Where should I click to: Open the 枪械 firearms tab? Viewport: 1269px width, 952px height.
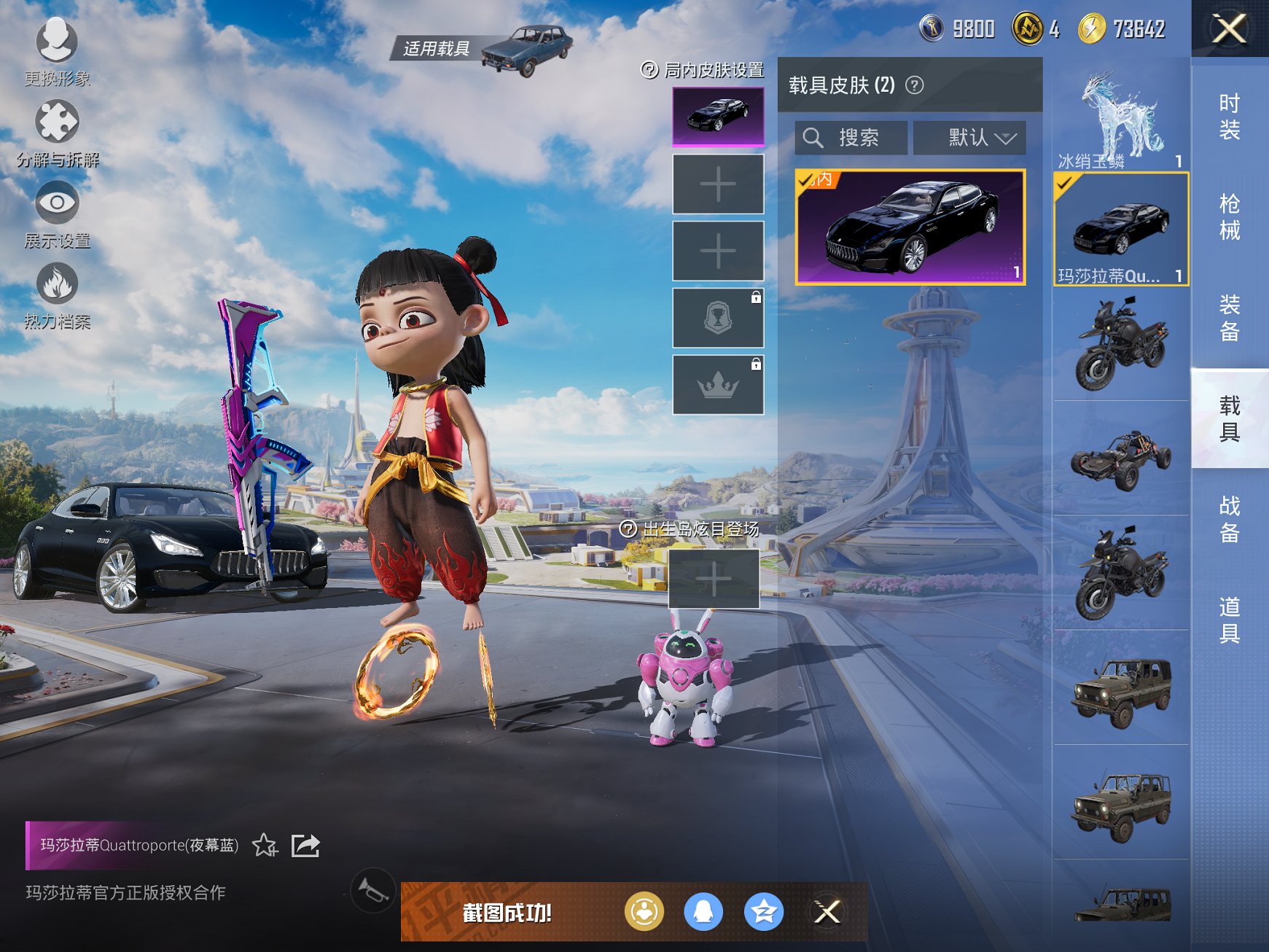click(x=1229, y=217)
